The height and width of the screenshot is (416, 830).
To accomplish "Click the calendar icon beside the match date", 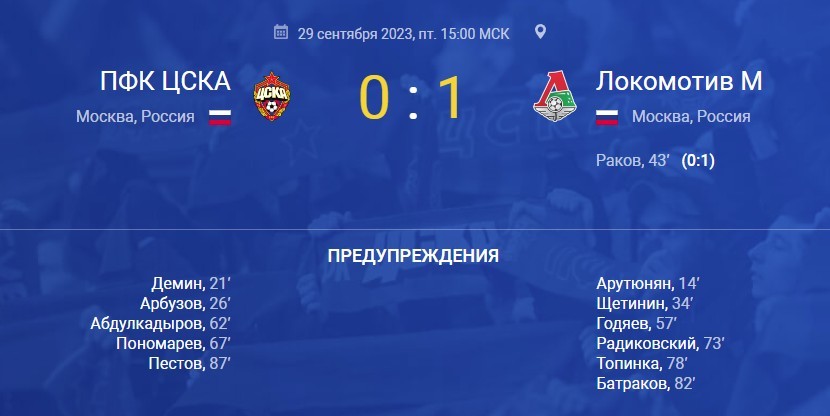I will point(281,33).
